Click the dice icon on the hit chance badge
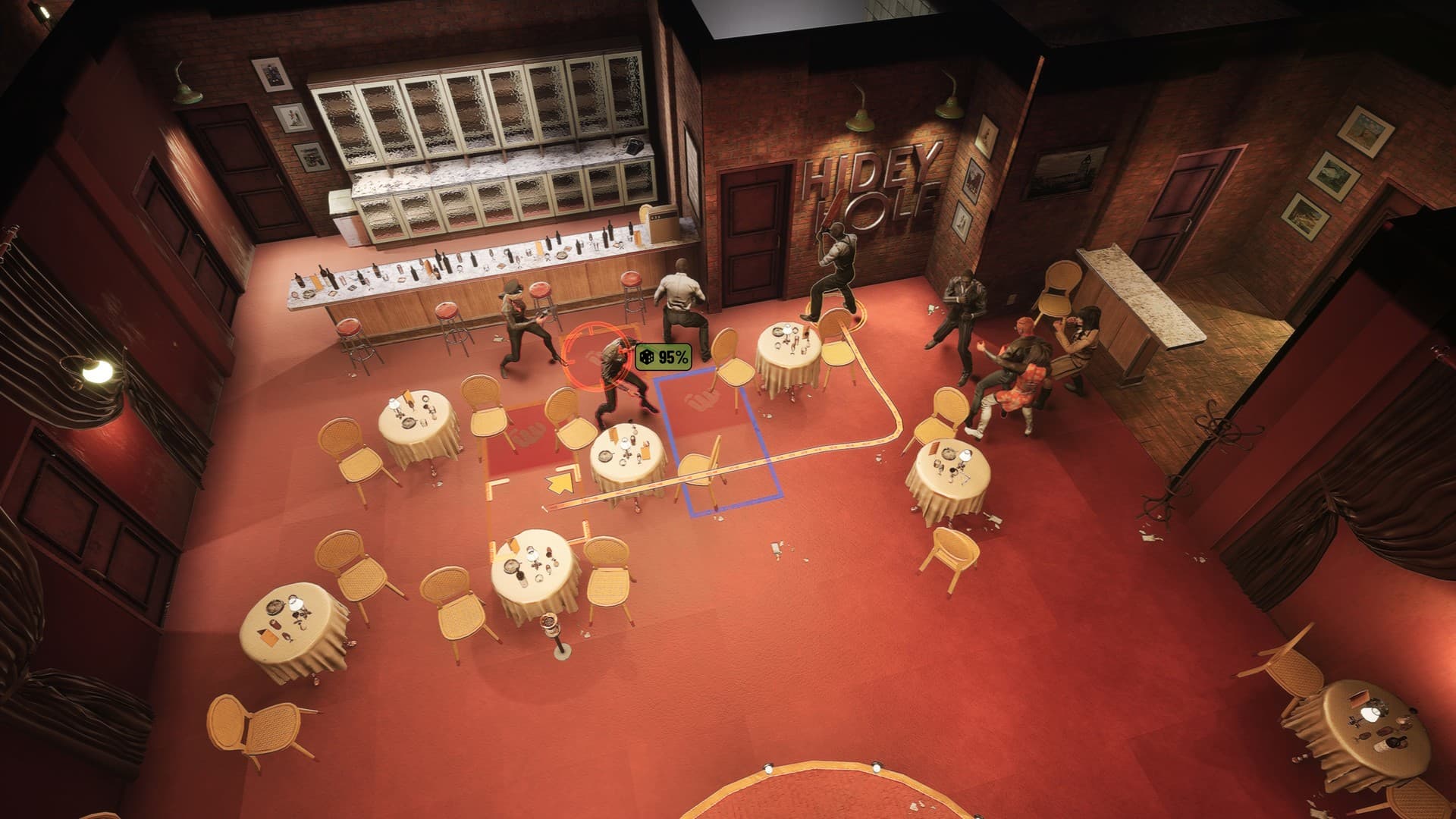This screenshot has width=1456, height=819. tap(647, 356)
